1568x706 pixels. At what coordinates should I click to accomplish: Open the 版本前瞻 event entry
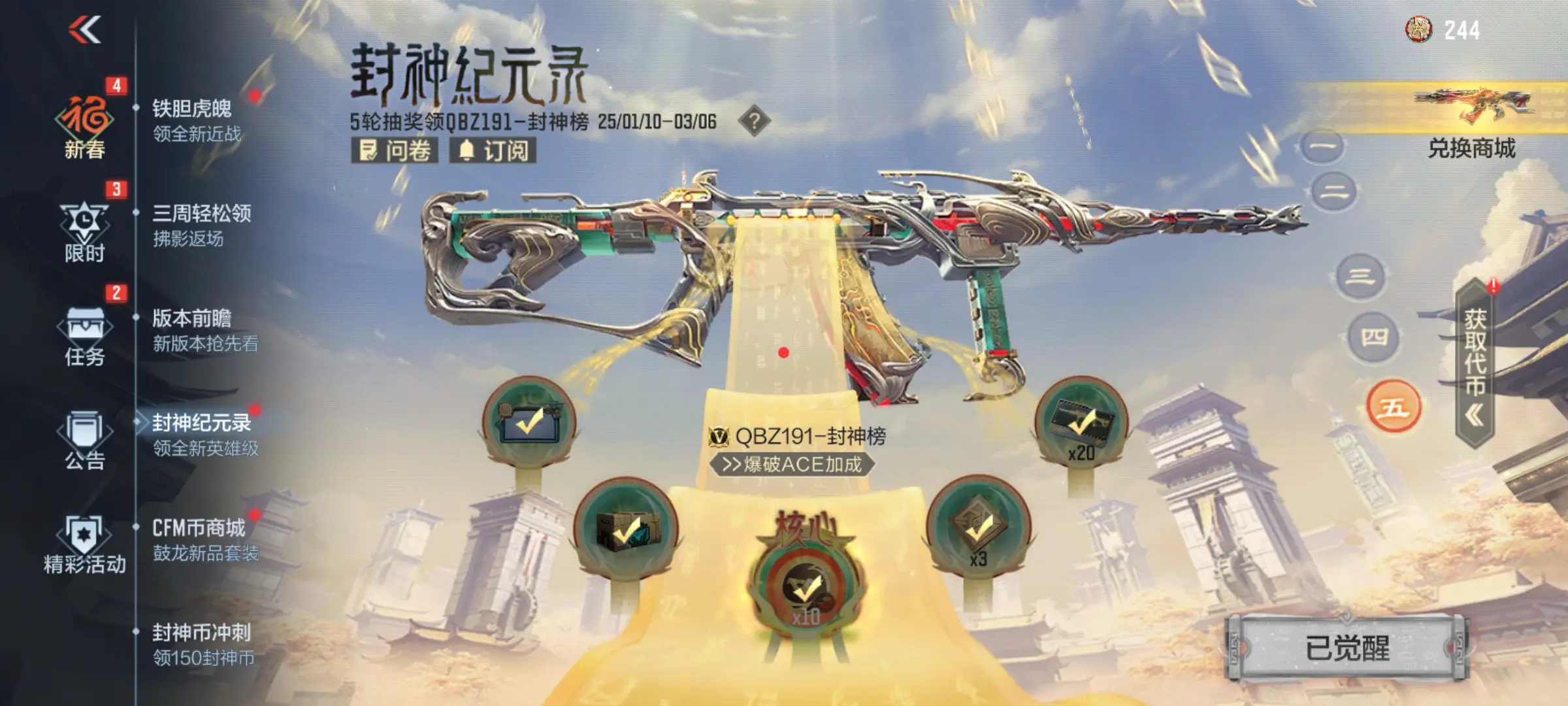pyautogui.click(x=204, y=330)
